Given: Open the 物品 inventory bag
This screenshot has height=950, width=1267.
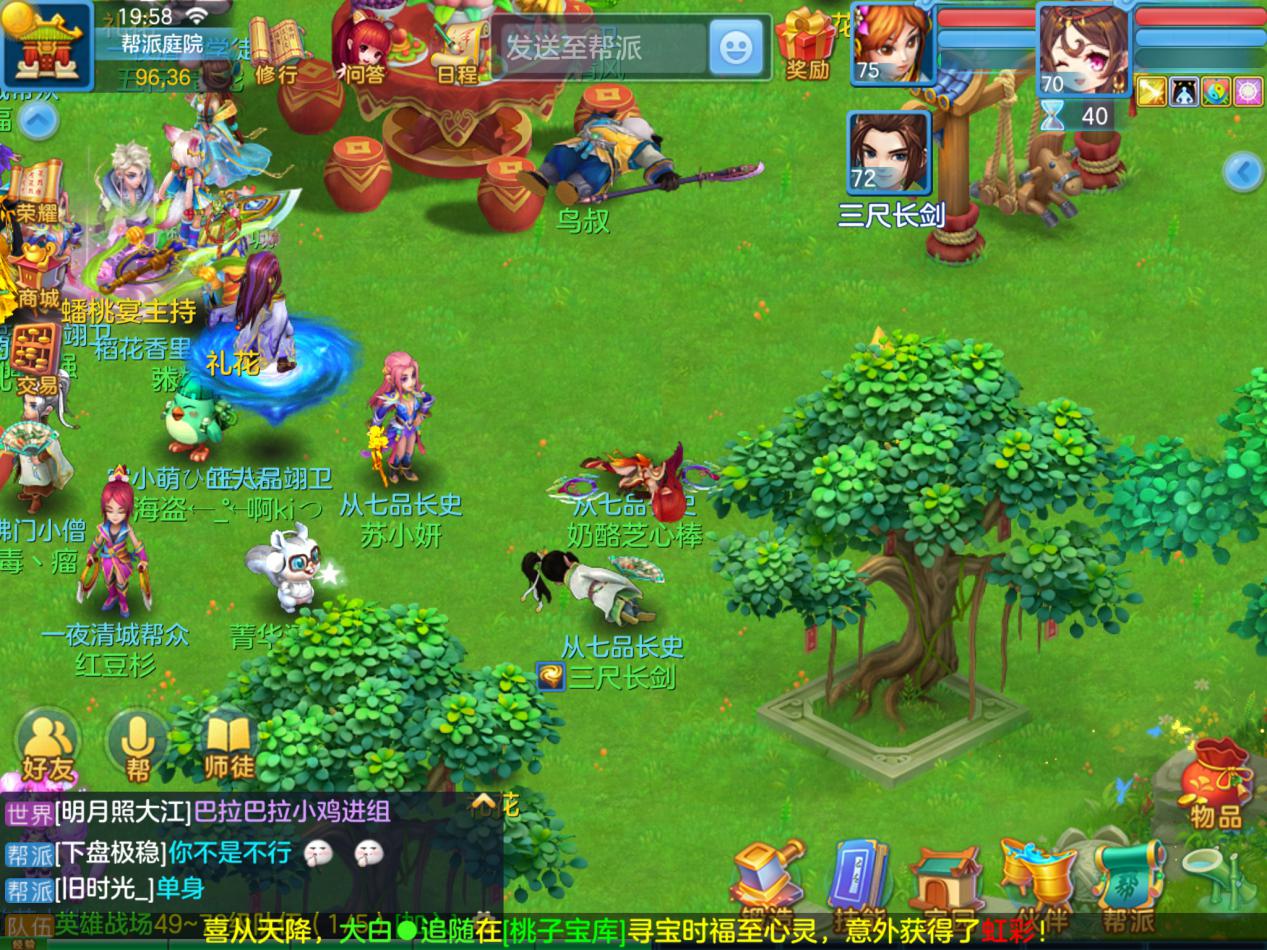Looking at the screenshot, I should (x=1215, y=785).
